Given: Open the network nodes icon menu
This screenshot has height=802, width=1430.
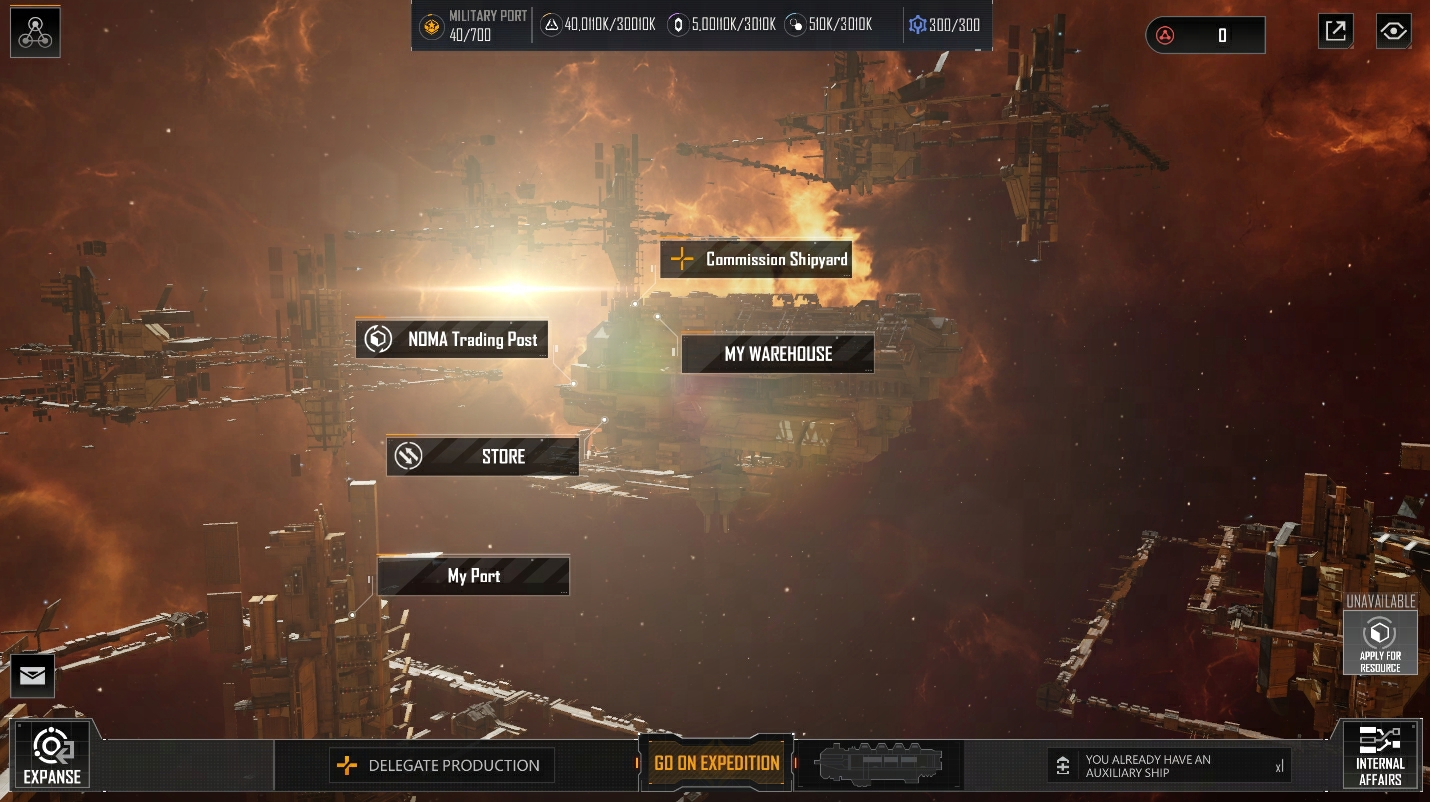Looking at the screenshot, I should click(x=36, y=32).
